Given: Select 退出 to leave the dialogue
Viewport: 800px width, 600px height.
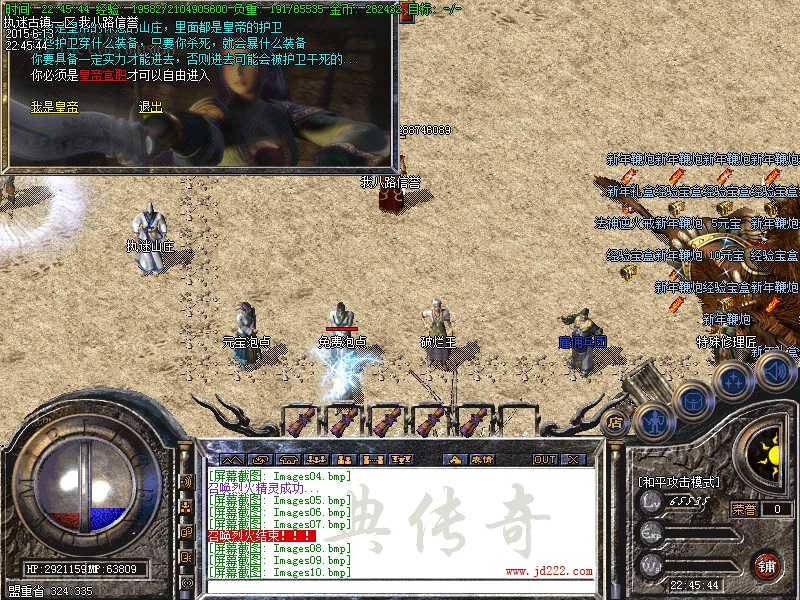Looking at the screenshot, I should pos(150,107).
